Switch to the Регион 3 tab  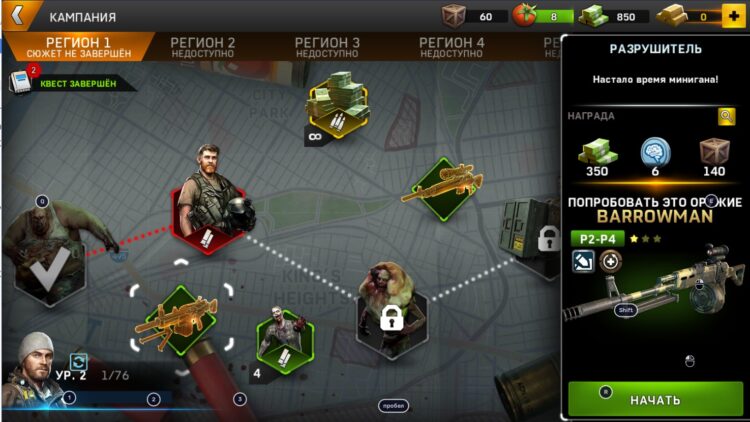pos(327,47)
